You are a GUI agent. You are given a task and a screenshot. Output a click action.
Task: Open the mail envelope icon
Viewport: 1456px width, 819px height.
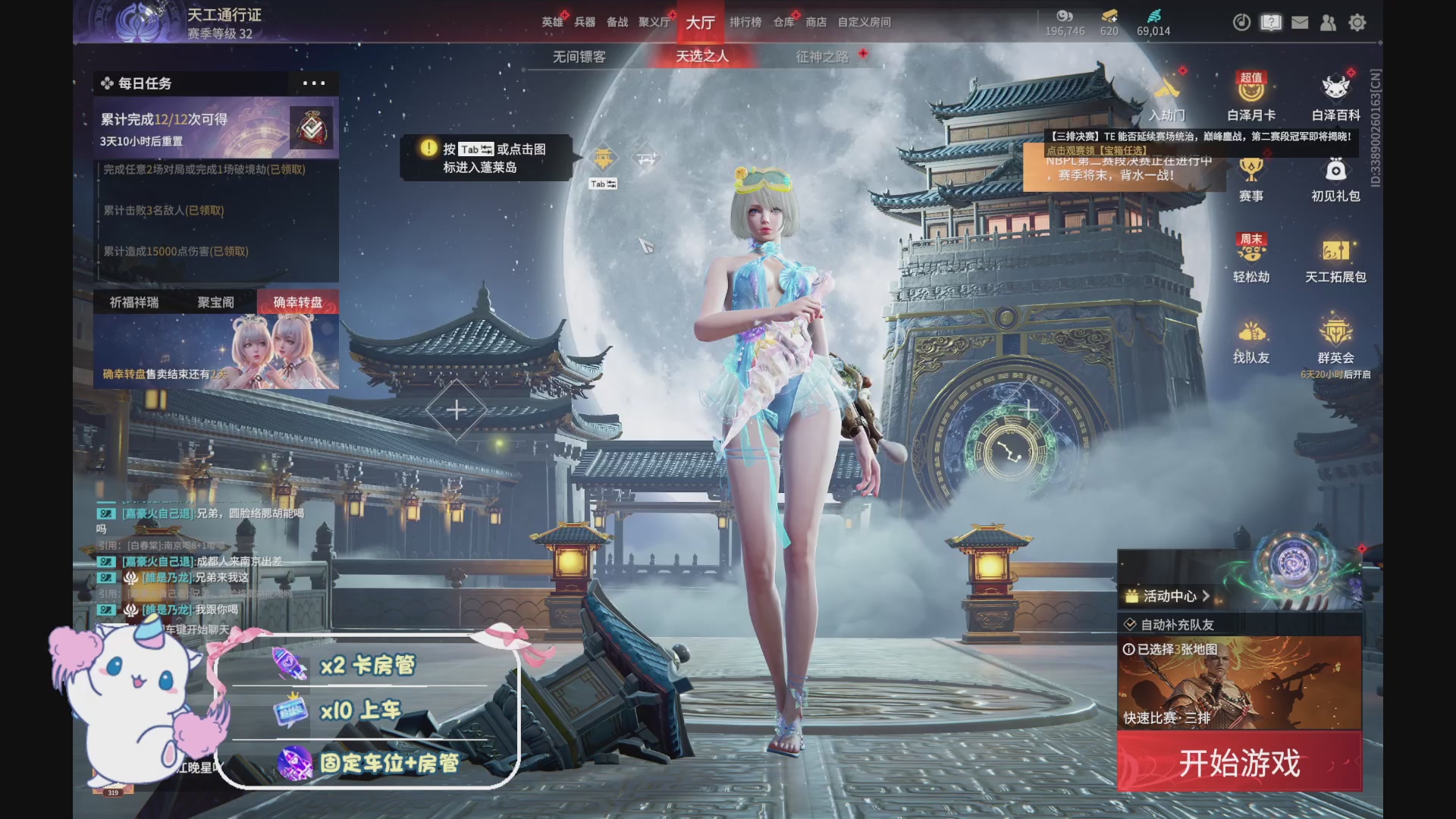[1300, 23]
